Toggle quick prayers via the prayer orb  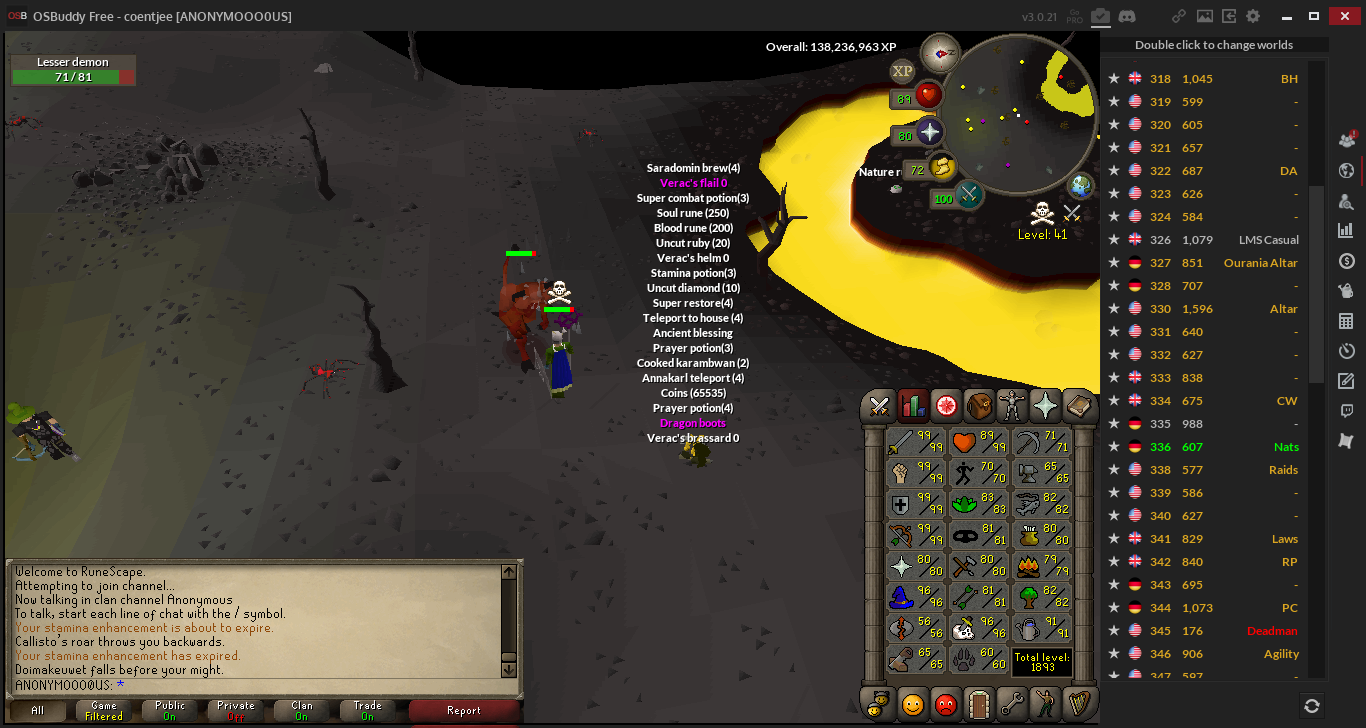930,132
